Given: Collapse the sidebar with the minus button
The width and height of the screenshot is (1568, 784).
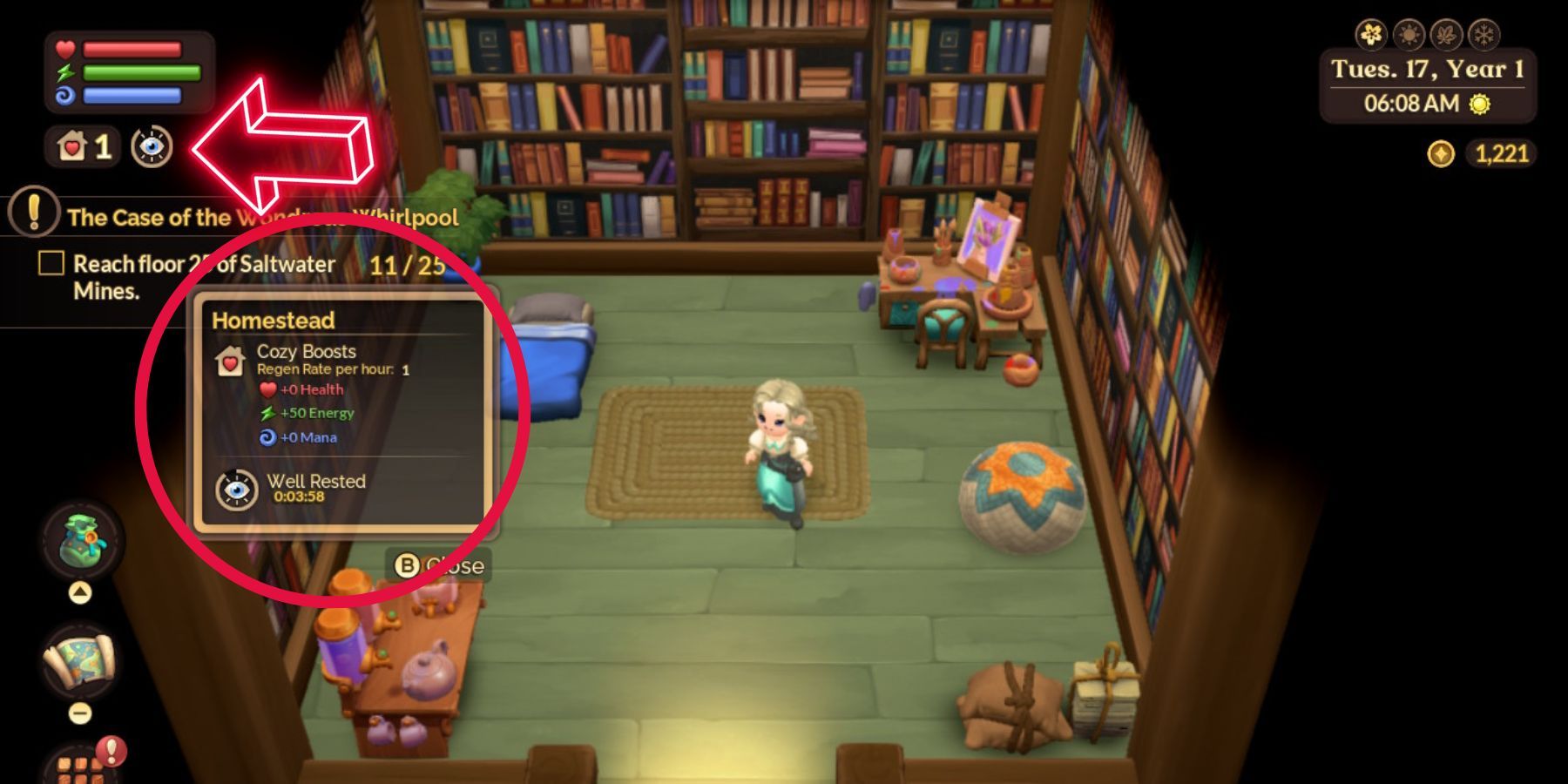Looking at the screenshot, I should 79,713.
